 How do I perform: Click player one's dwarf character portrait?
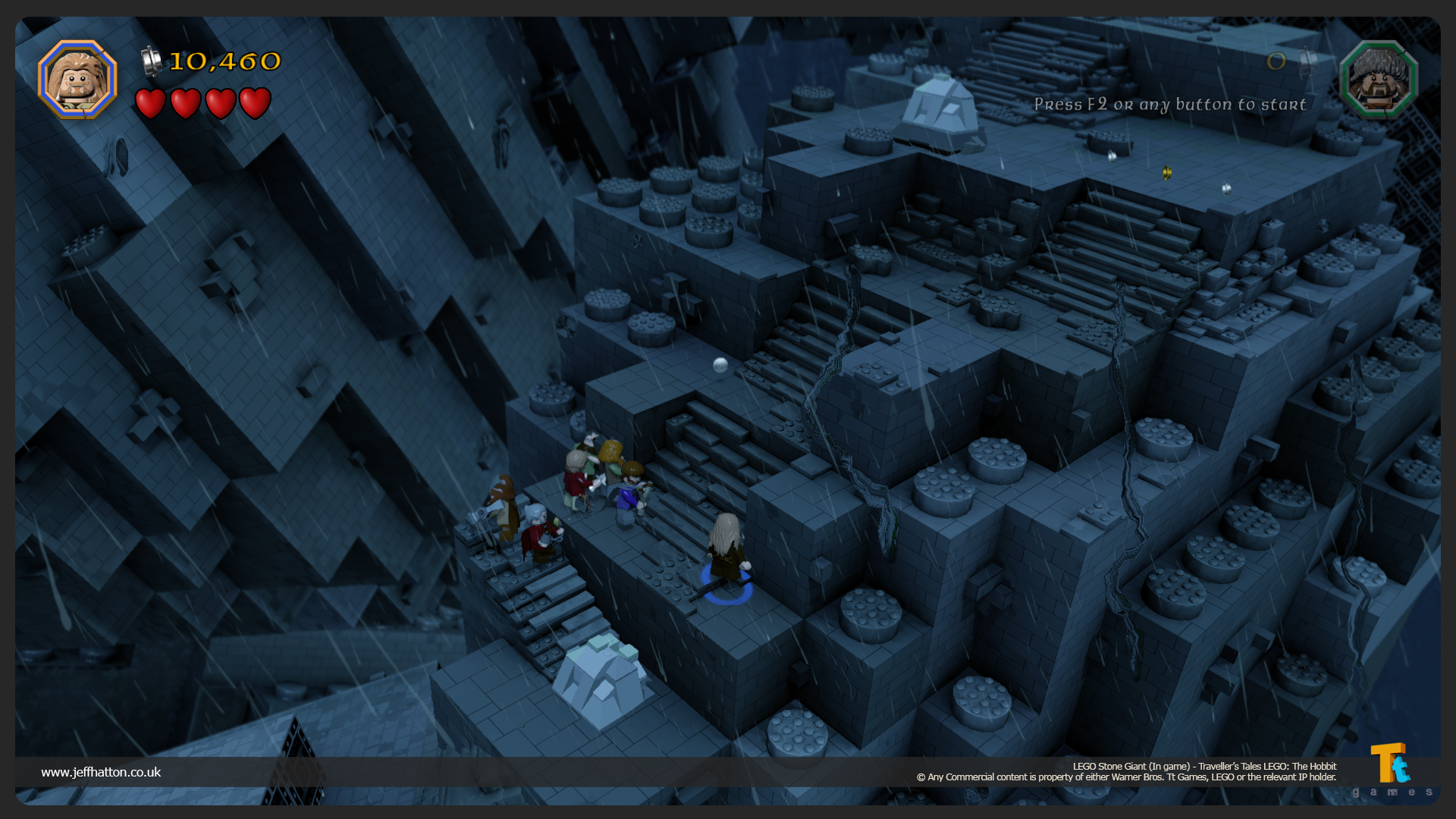point(77,80)
